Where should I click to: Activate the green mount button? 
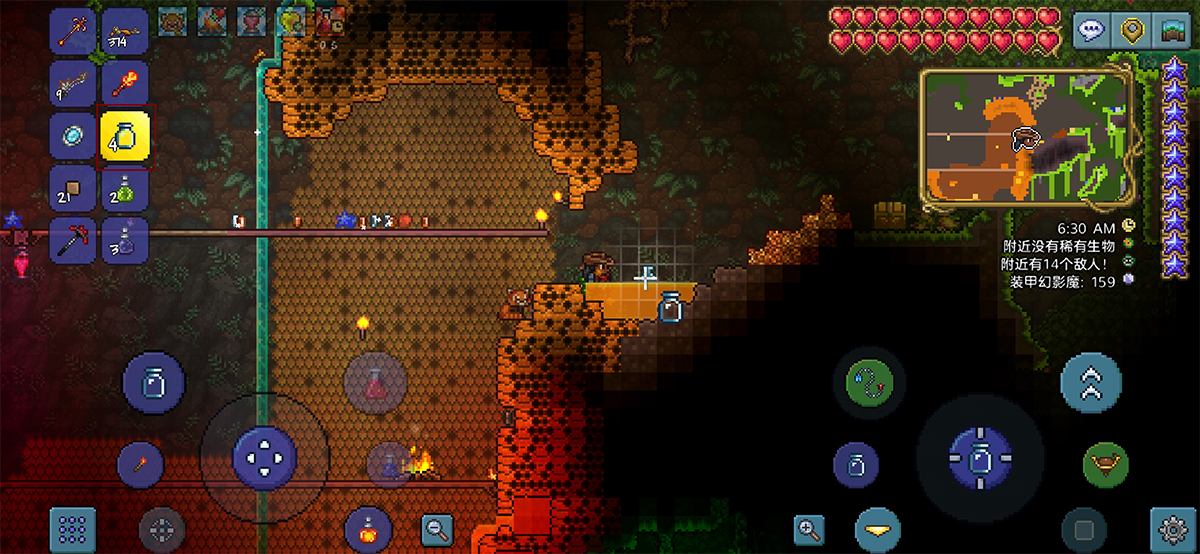1105,464
